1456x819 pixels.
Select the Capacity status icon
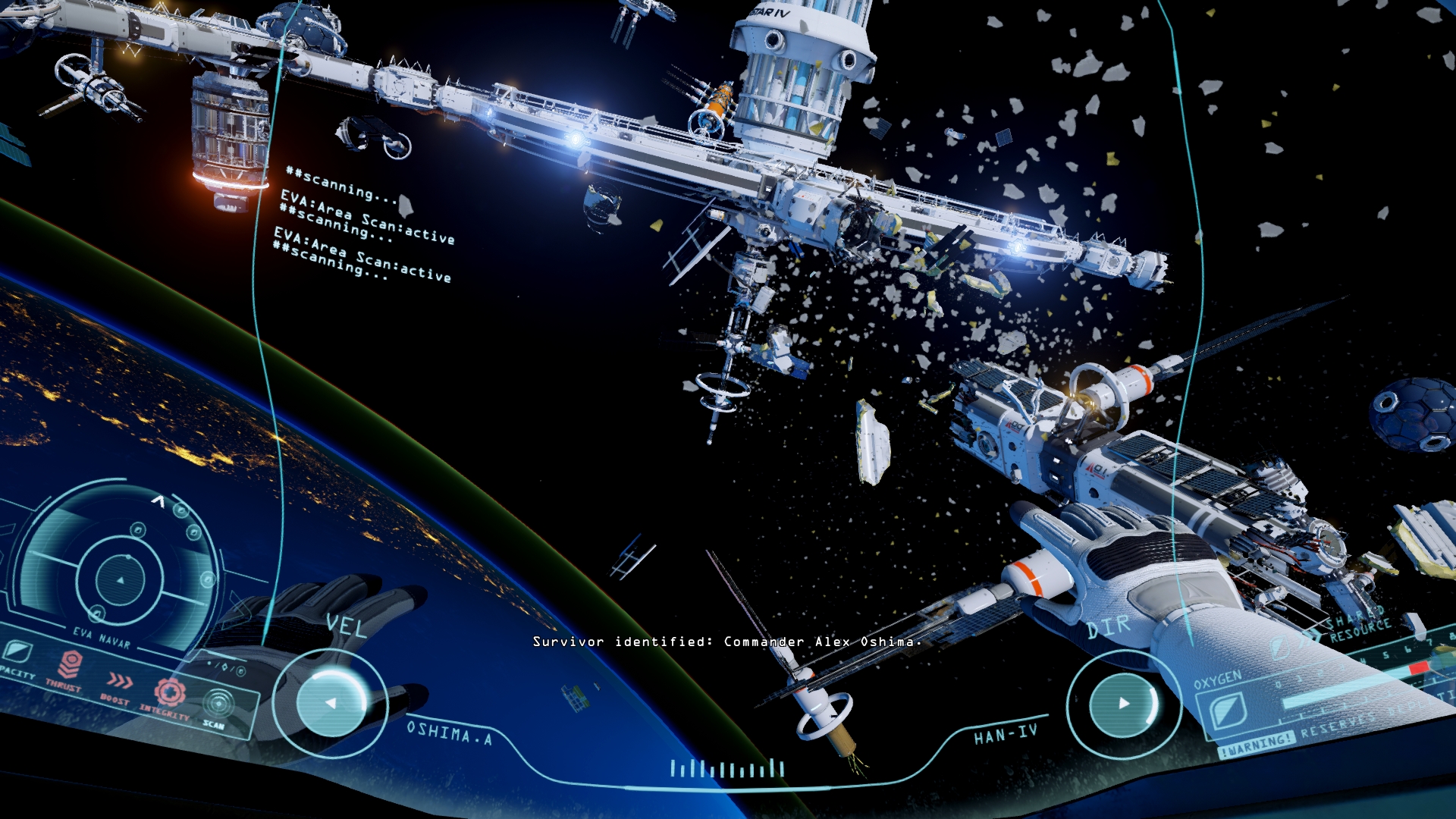click(17, 651)
